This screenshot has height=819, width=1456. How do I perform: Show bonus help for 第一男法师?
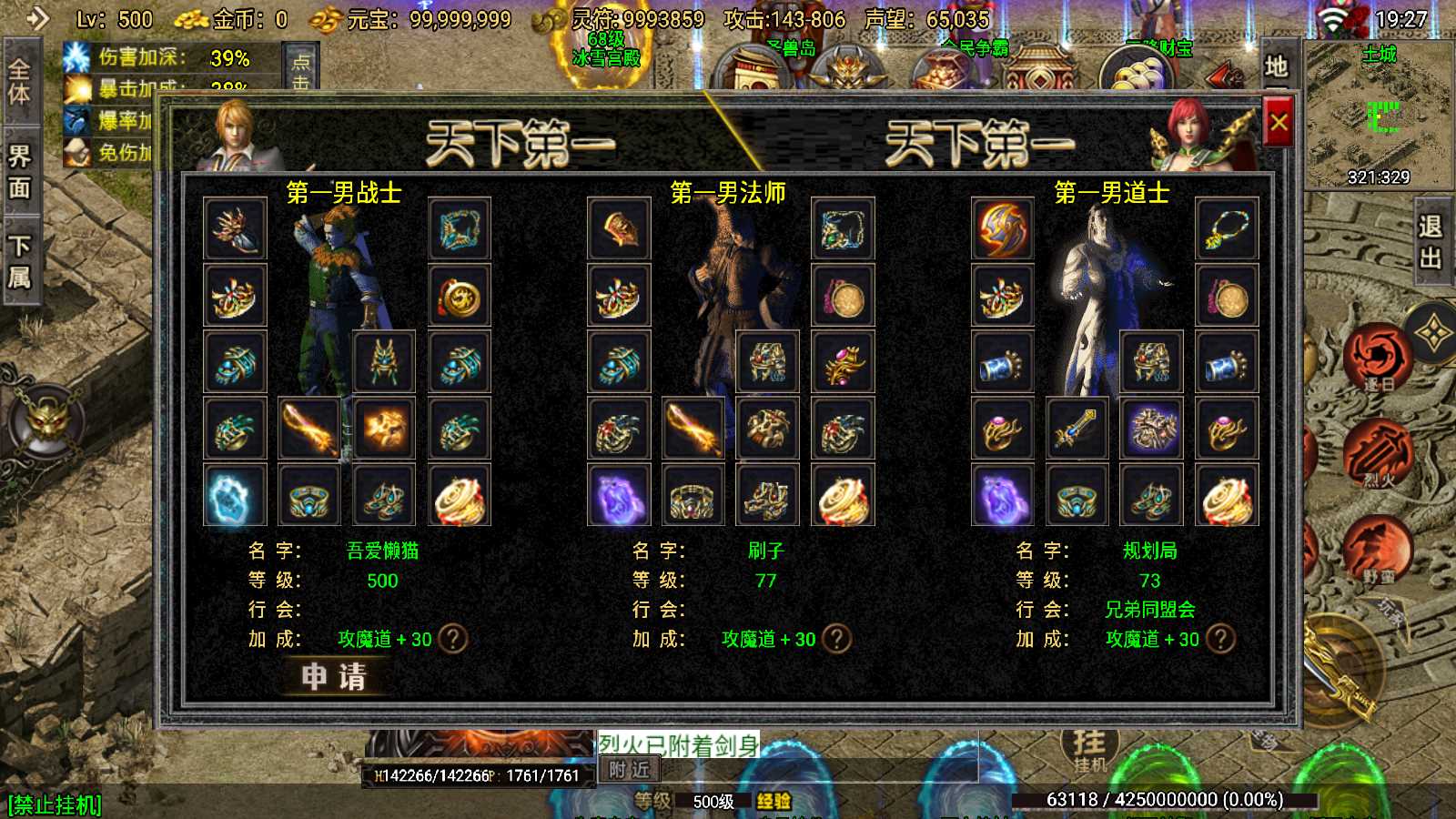[x=837, y=639]
